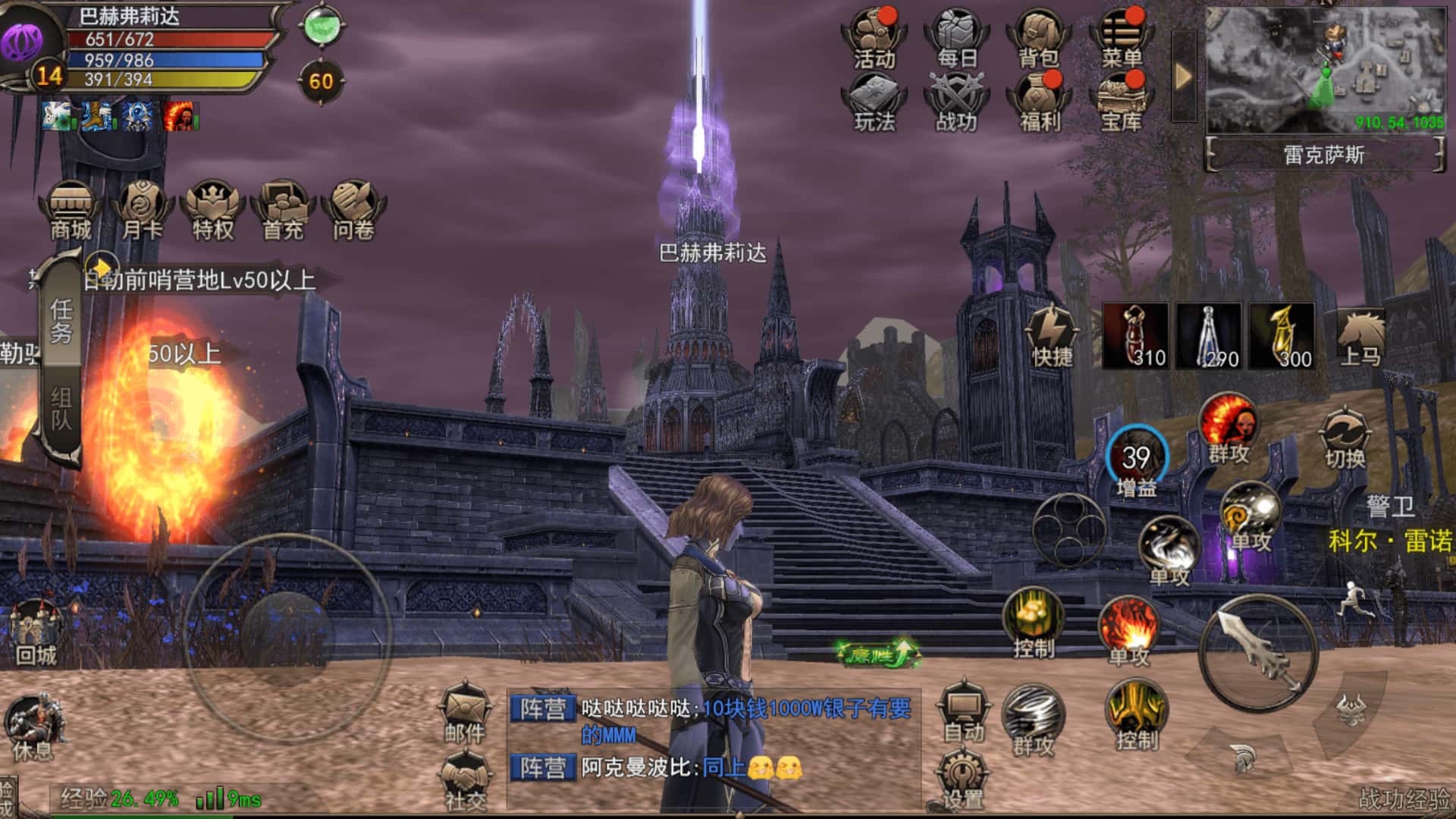Open the 宝库 treasury chest
The width and height of the screenshot is (1456, 819).
click(1121, 102)
